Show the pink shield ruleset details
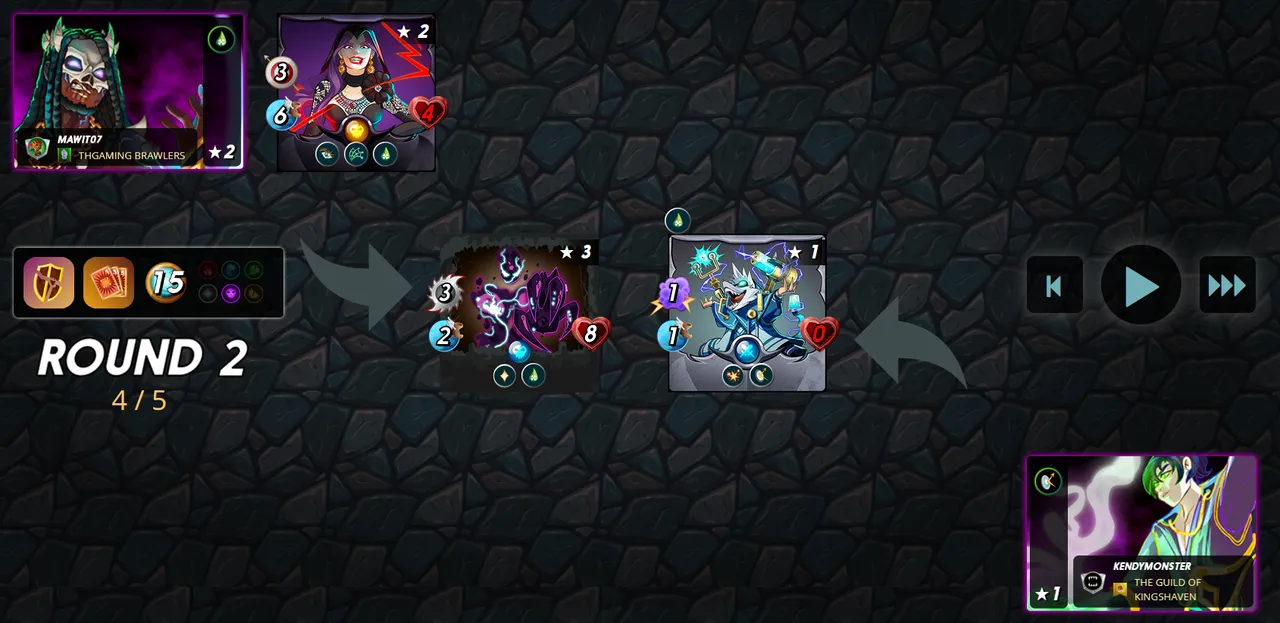1280x623 pixels. [x=49, y=283]
